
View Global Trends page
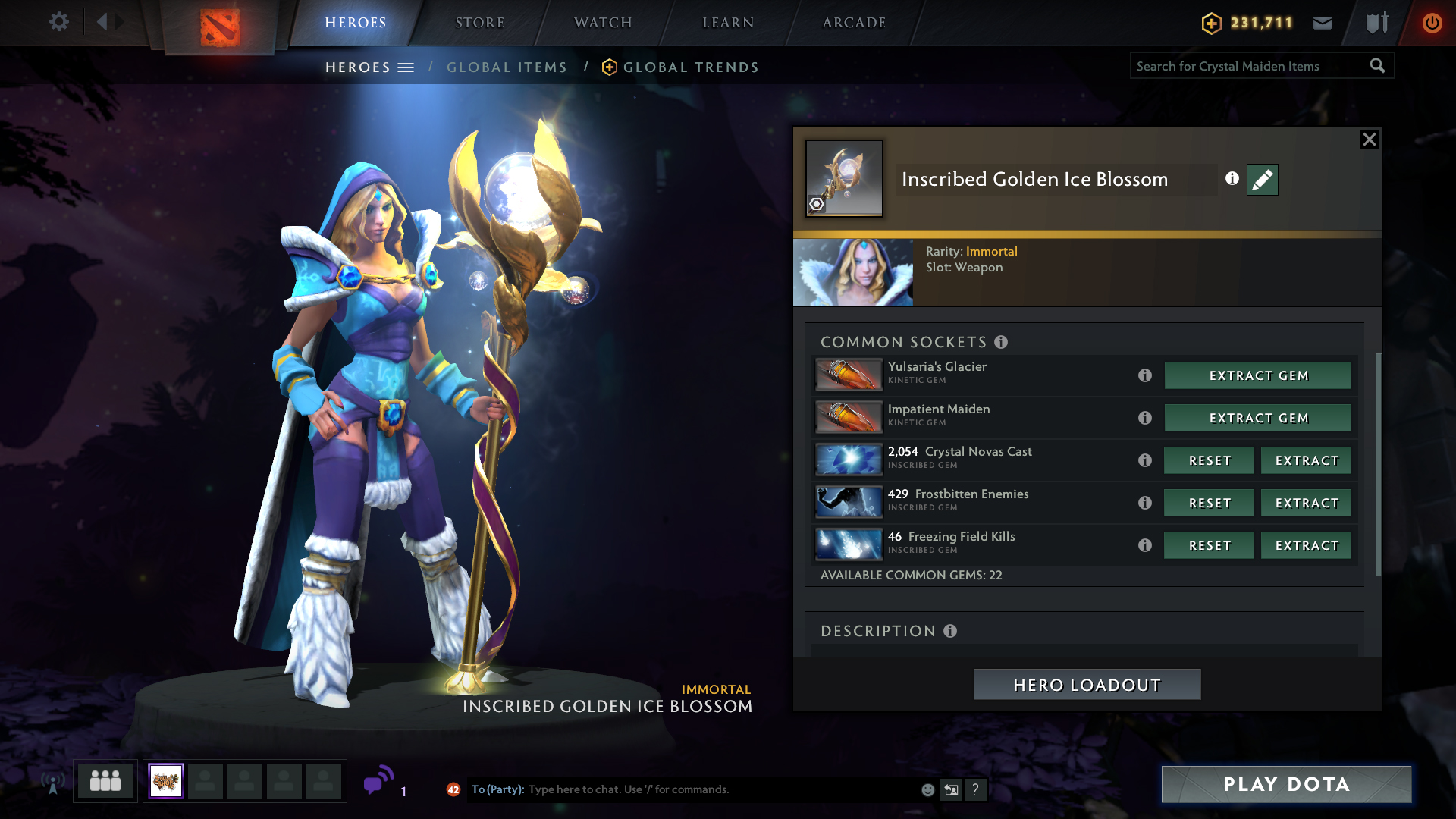tap(690, 67)
